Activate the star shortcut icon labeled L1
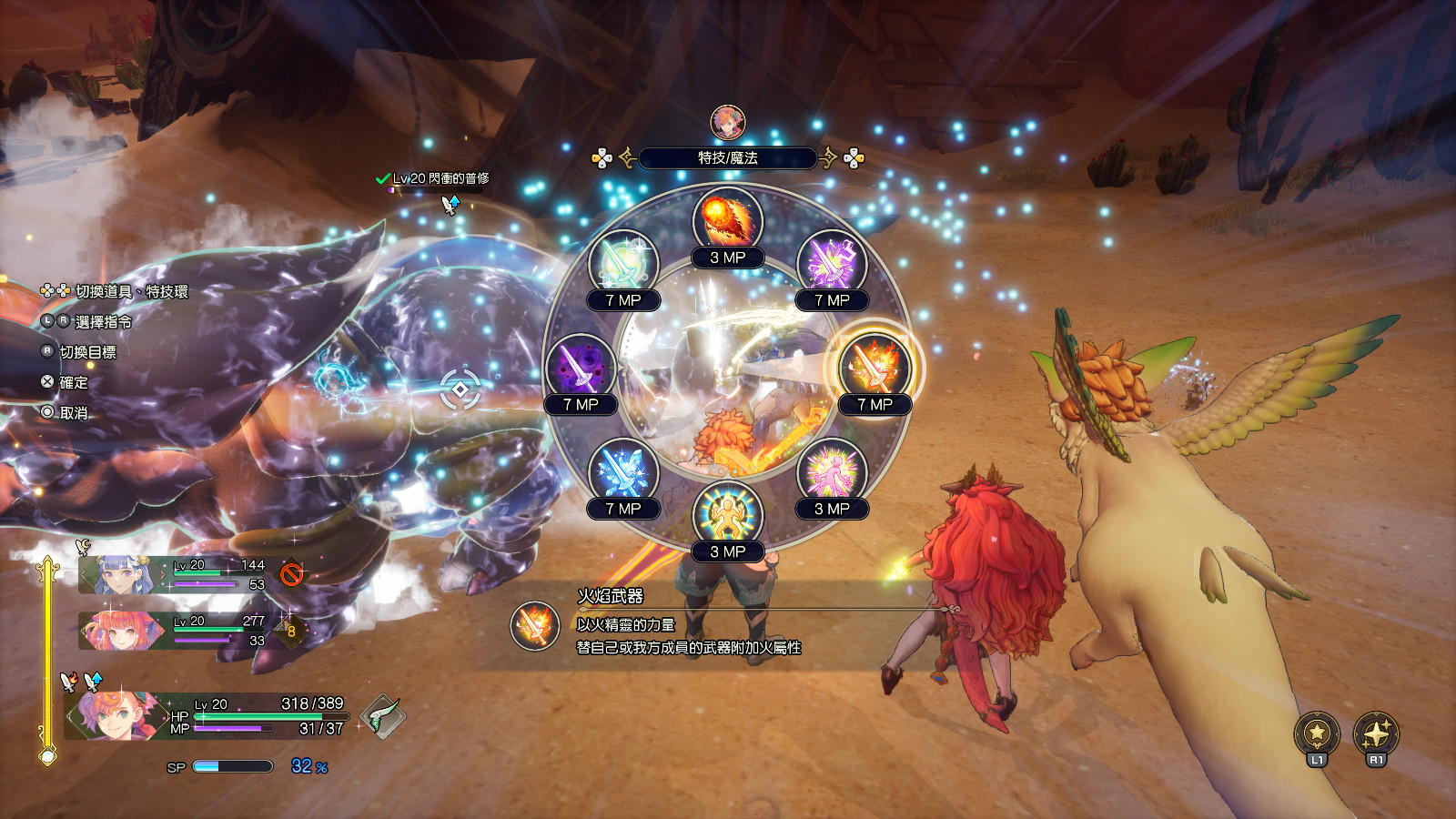This screenshot has width=1456, height=819. 1317,733
